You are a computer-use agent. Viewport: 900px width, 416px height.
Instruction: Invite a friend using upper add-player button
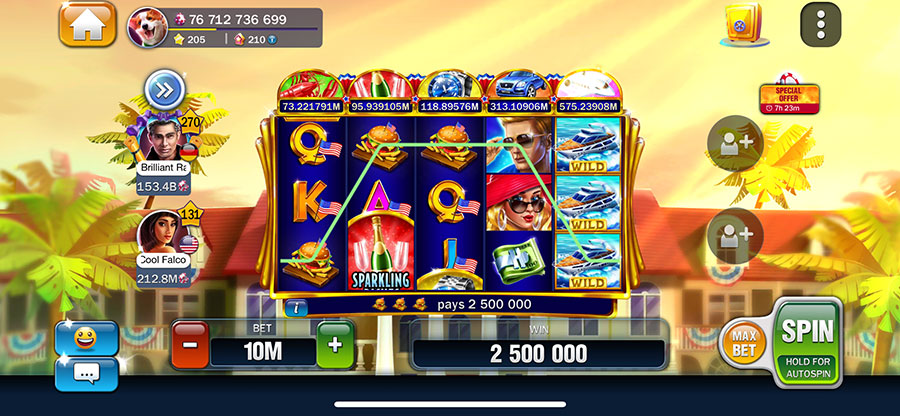coord(735,145)
